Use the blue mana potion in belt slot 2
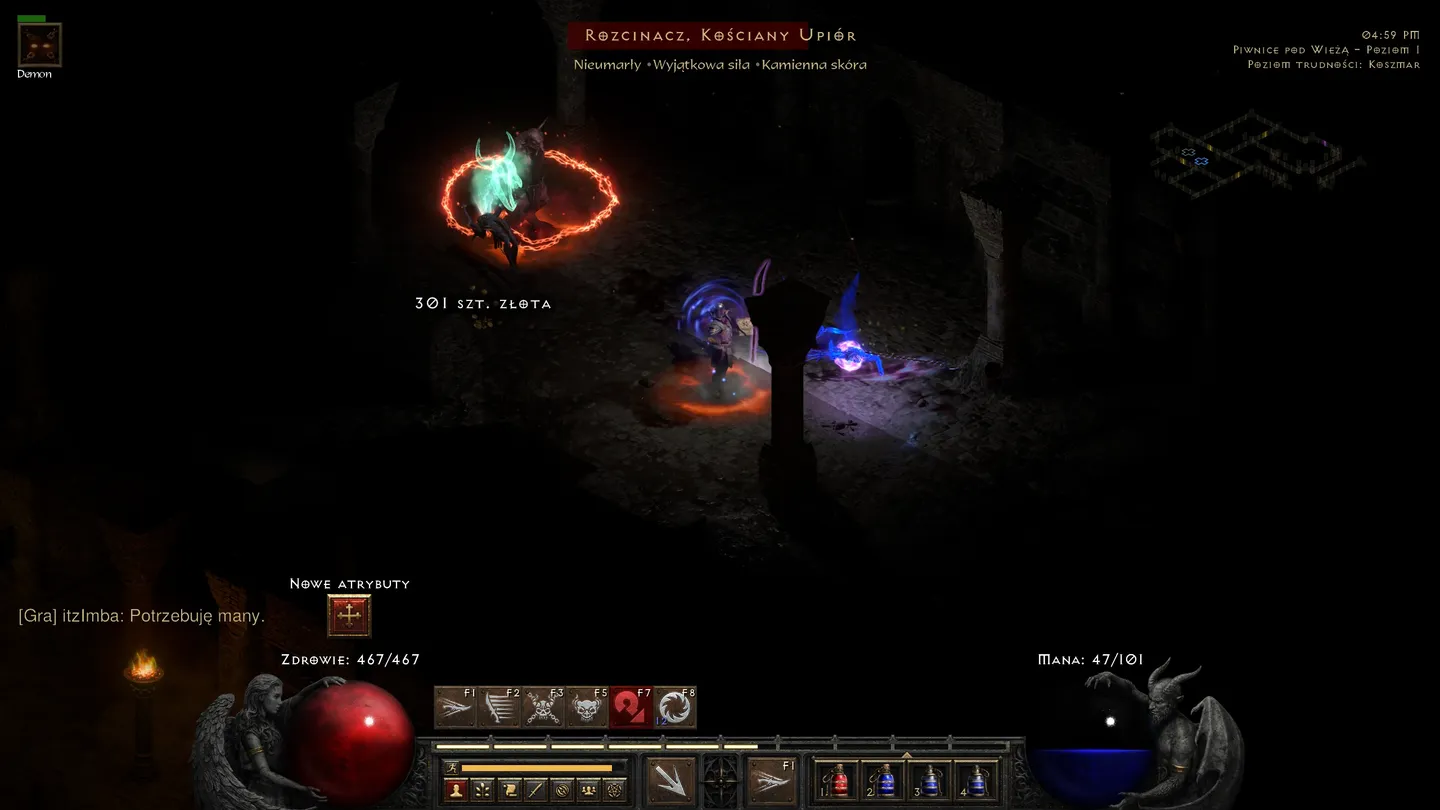The image size is (1440, 810). click(884, 780)
